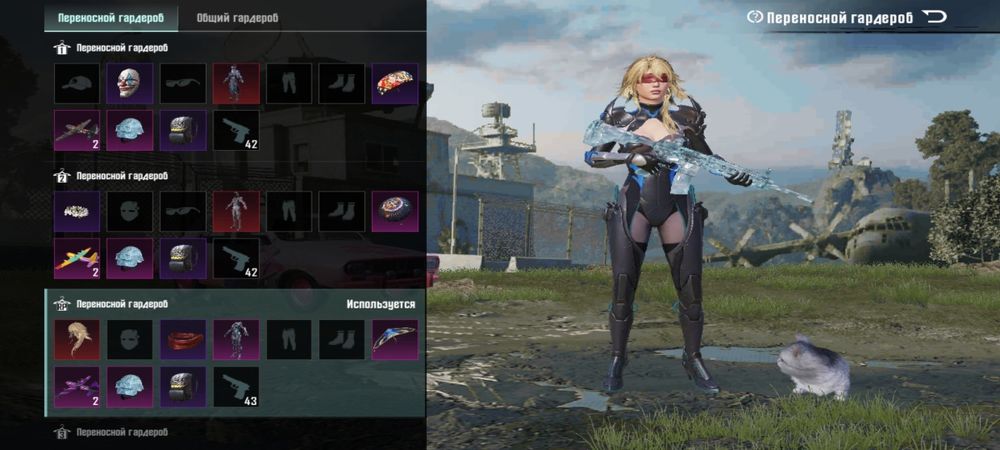Open the flower headband slot
Viewport: 1000px width, 450px height.
coord(76,212)
